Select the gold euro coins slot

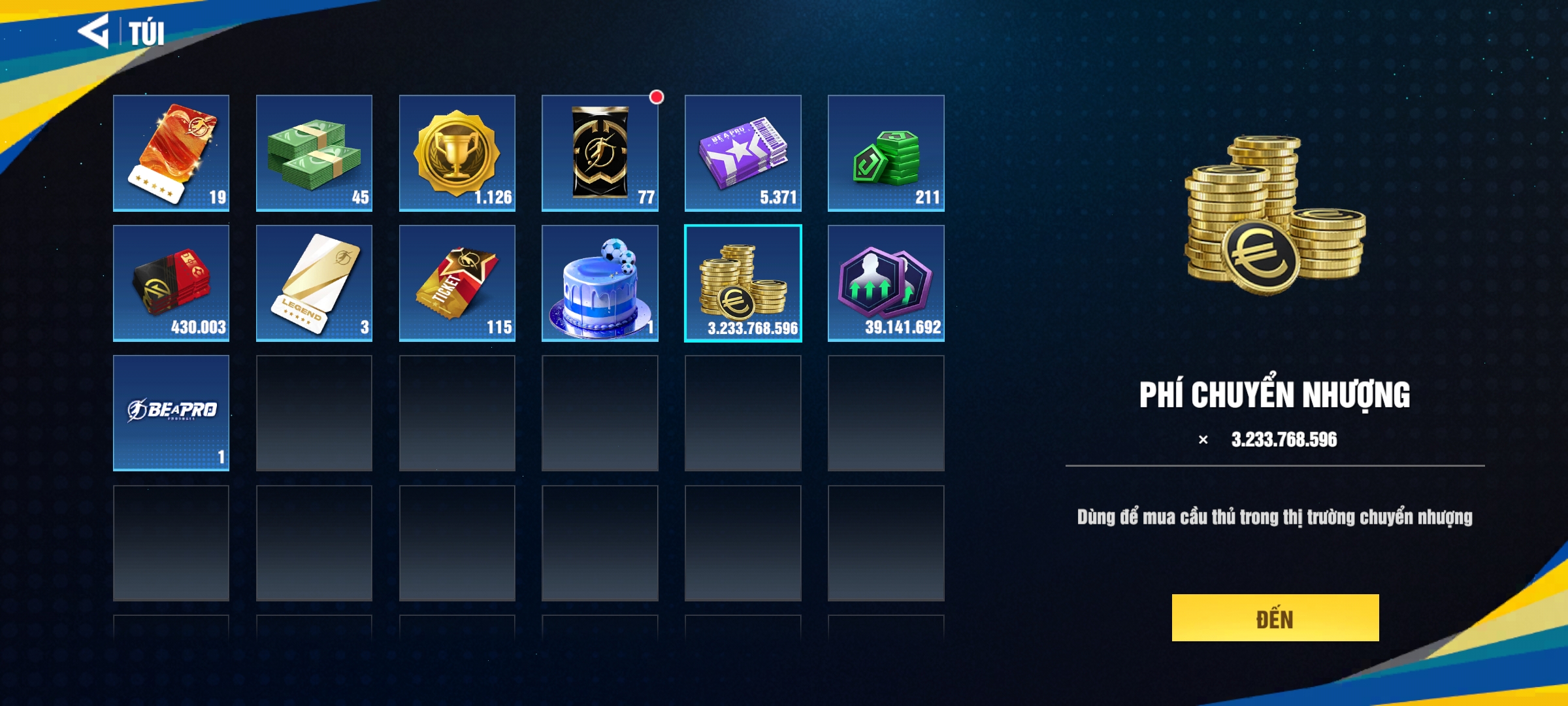click(x=743, y=283)
